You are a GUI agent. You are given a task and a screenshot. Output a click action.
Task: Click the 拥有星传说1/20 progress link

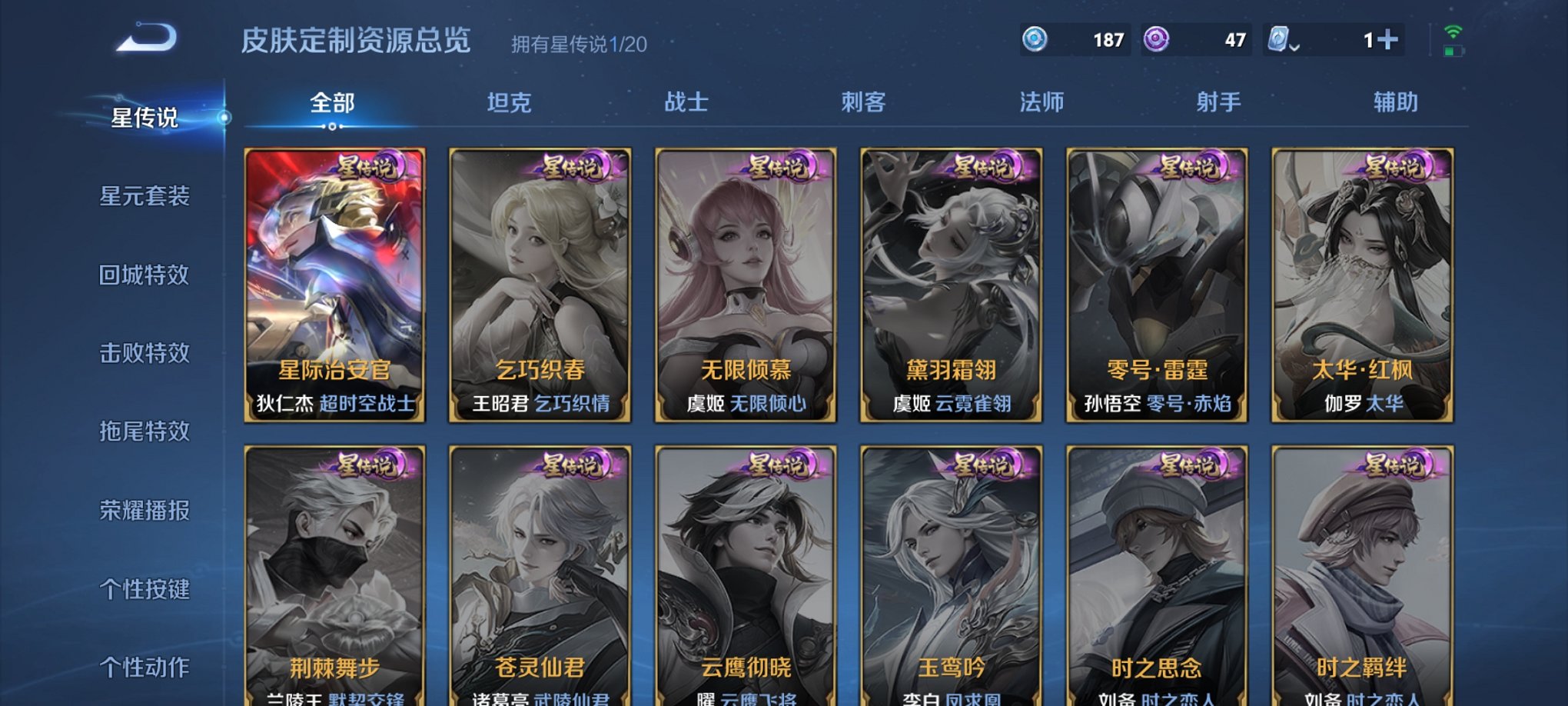tap(580, 45)
